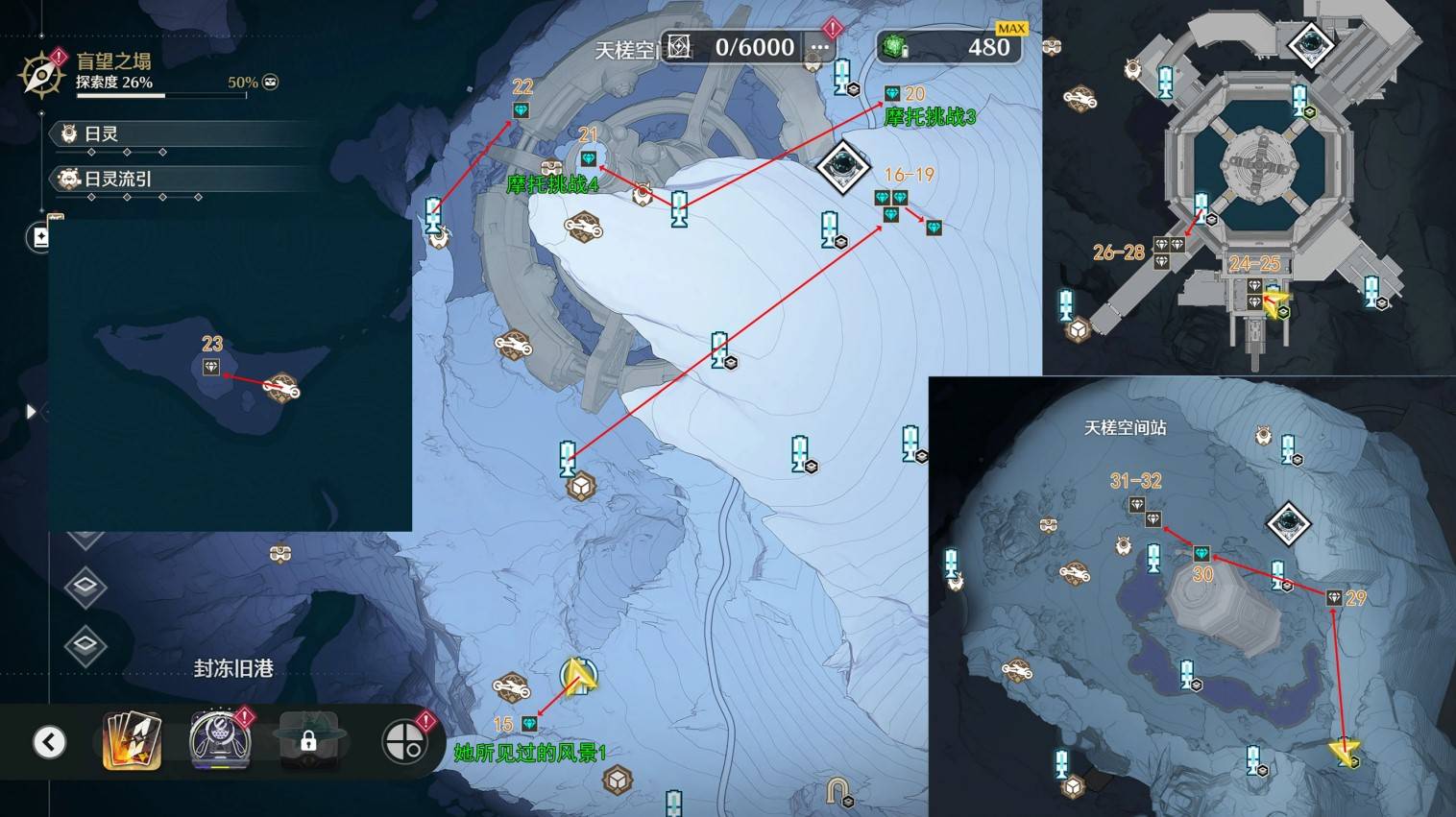
Task: Select the diamond marker labeled 15
Action: point(529,724)
